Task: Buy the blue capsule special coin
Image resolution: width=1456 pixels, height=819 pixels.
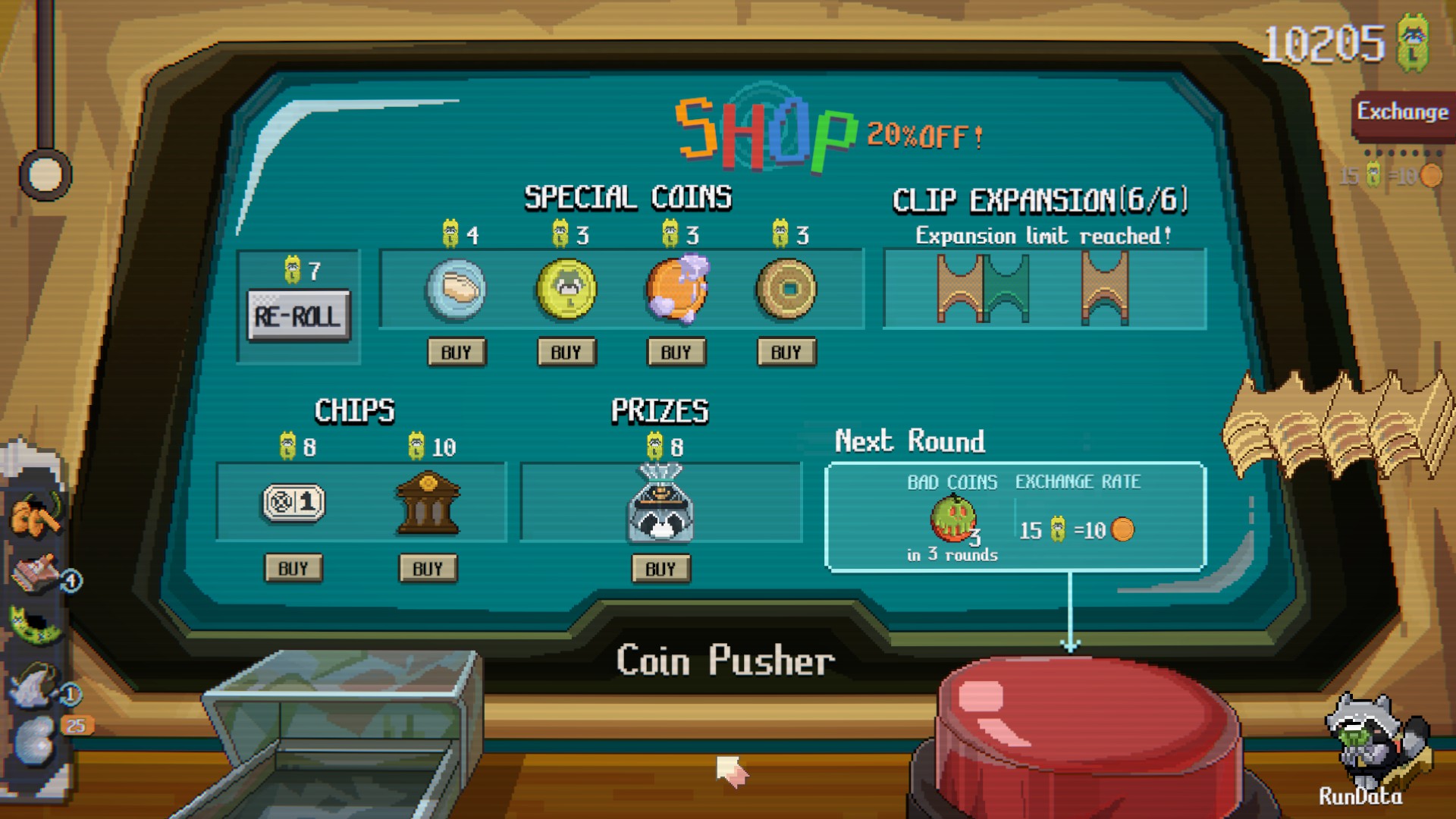Action: click(456, 351)
